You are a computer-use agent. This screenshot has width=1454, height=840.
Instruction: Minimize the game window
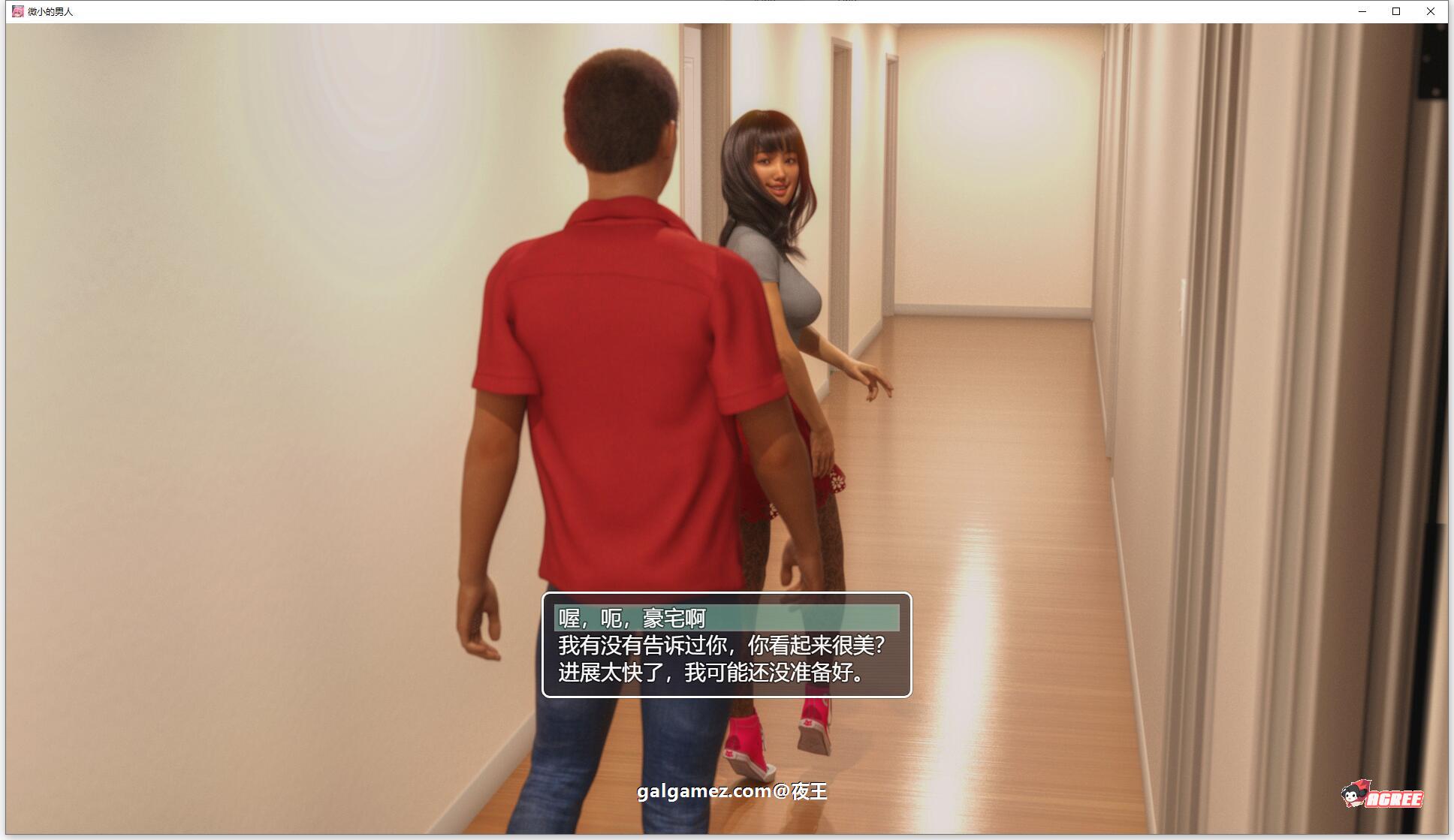tap(1361, 11)
